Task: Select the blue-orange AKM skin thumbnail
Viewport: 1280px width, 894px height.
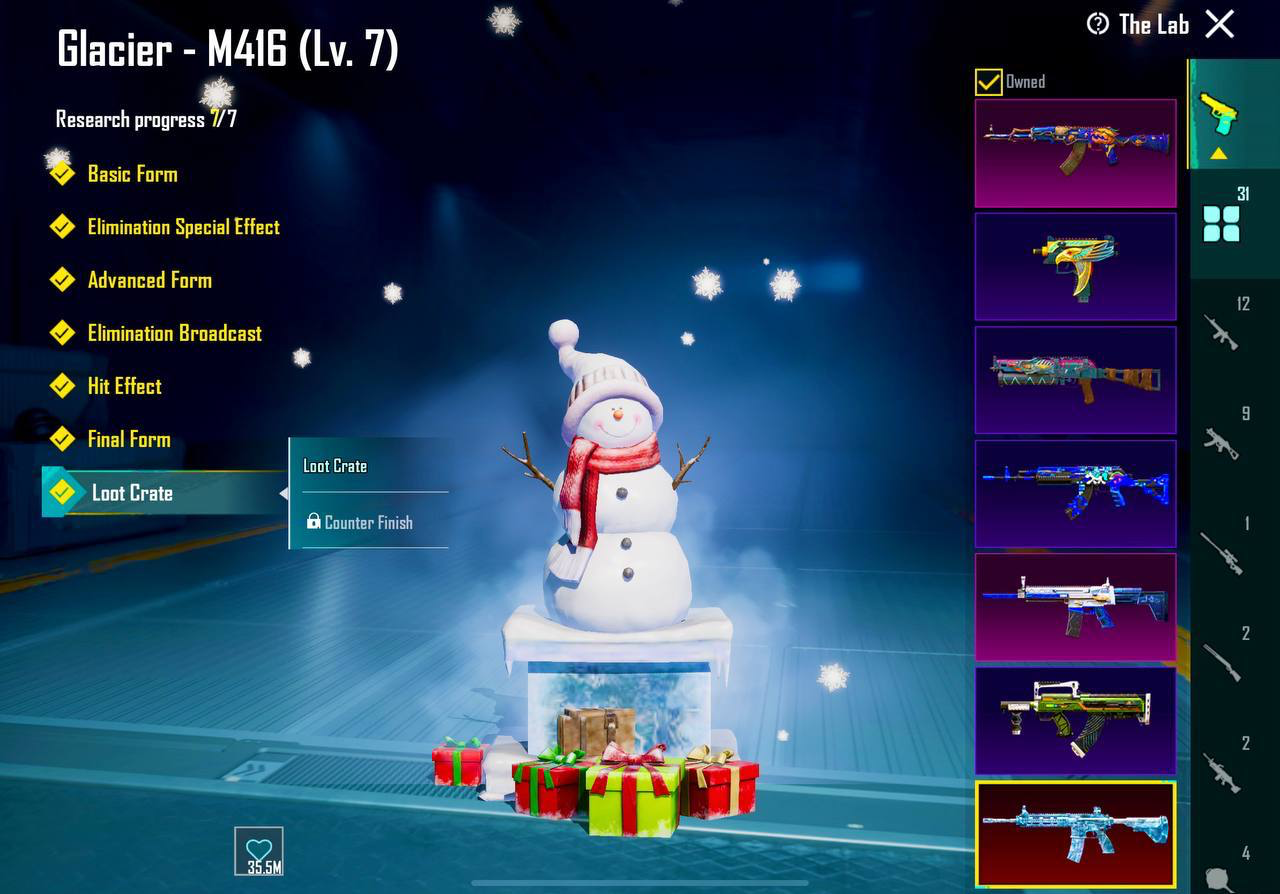Action: point(1075,152)
